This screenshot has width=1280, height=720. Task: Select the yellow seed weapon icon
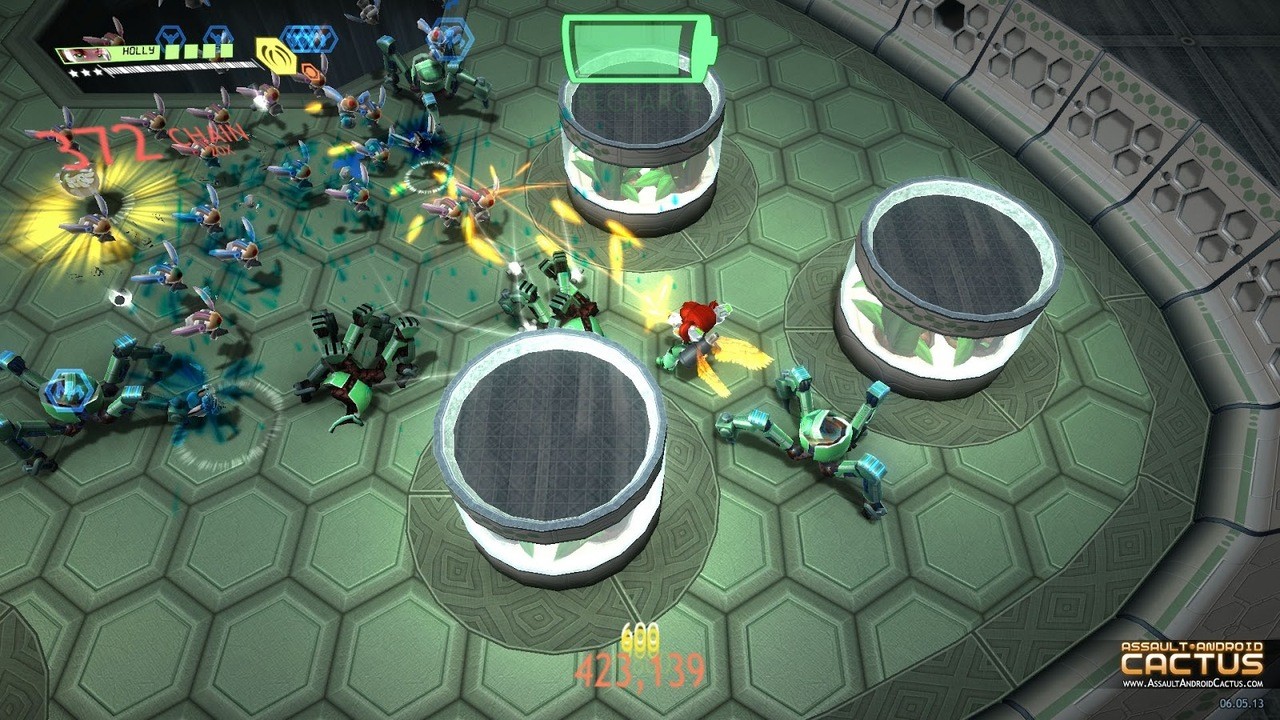pyautogui.click(x=276, y=55)
